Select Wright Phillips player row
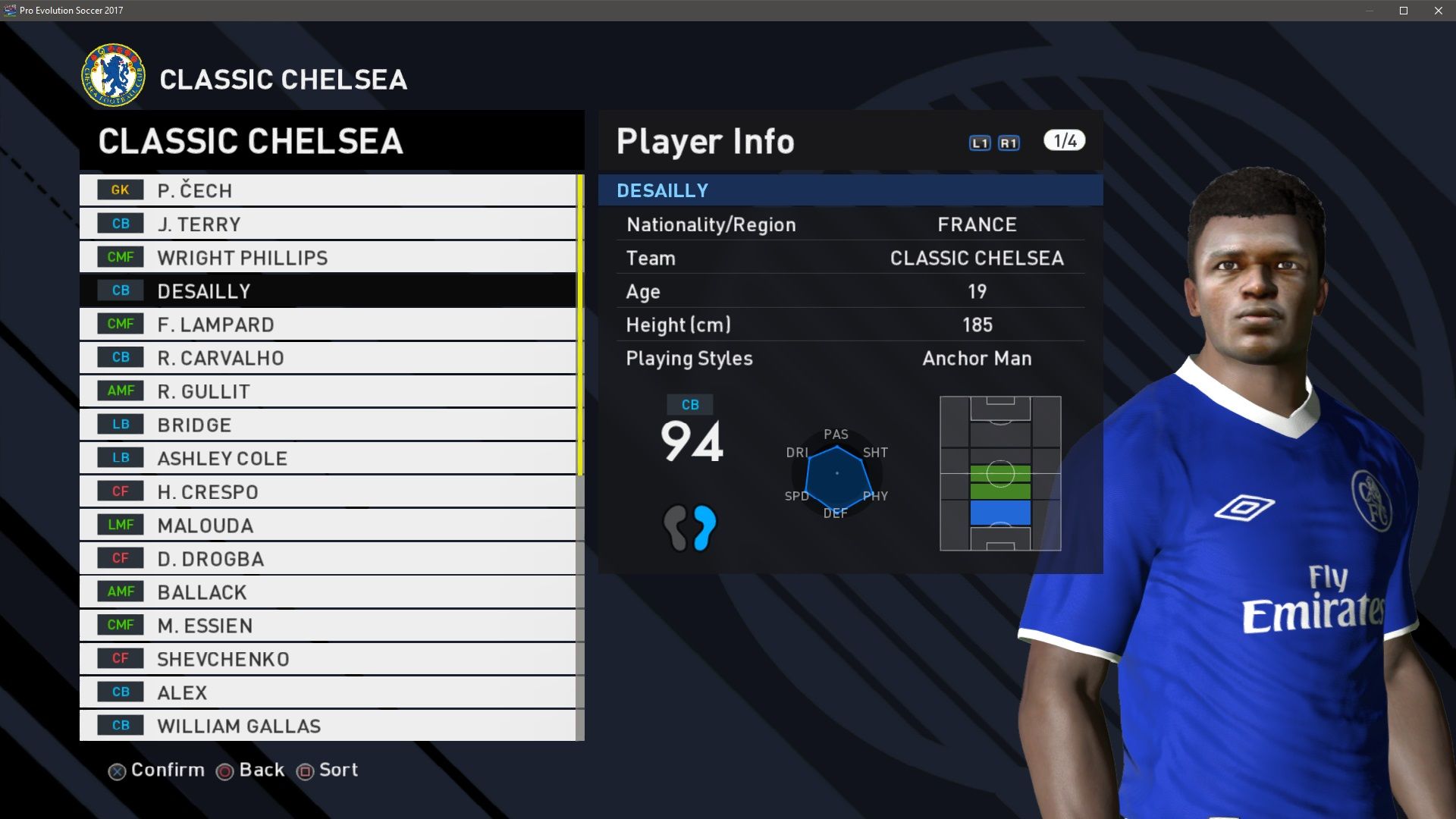1456x819 pixels. 328,258
